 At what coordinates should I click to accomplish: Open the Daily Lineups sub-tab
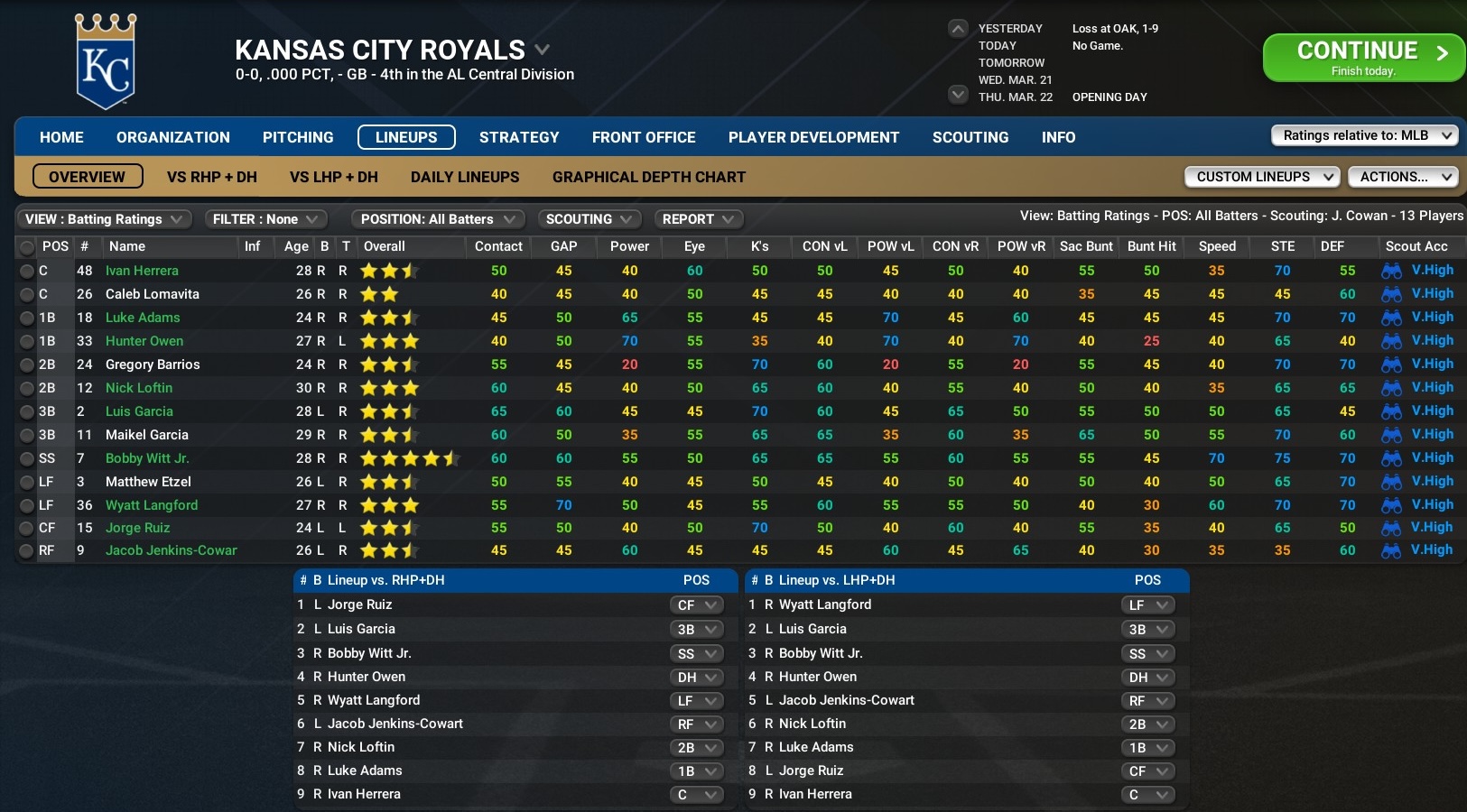click(464, 177)
